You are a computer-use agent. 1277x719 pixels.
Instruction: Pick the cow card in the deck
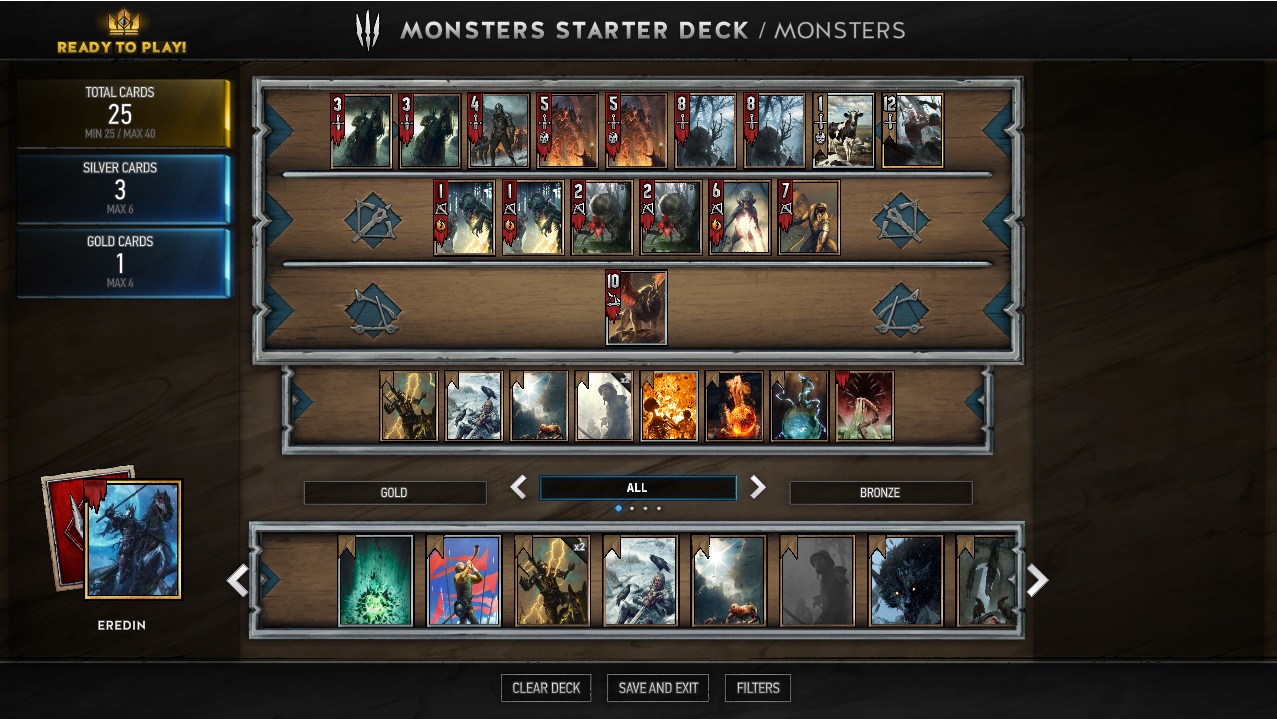pos(844,131)
